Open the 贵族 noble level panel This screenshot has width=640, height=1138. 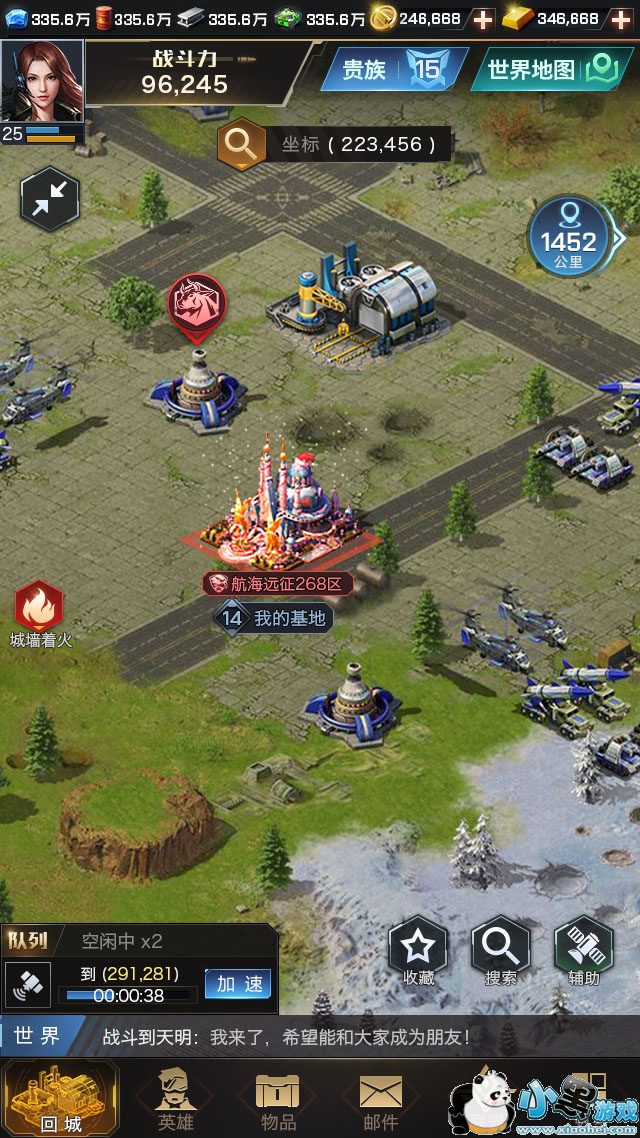(x=394, y=70)
